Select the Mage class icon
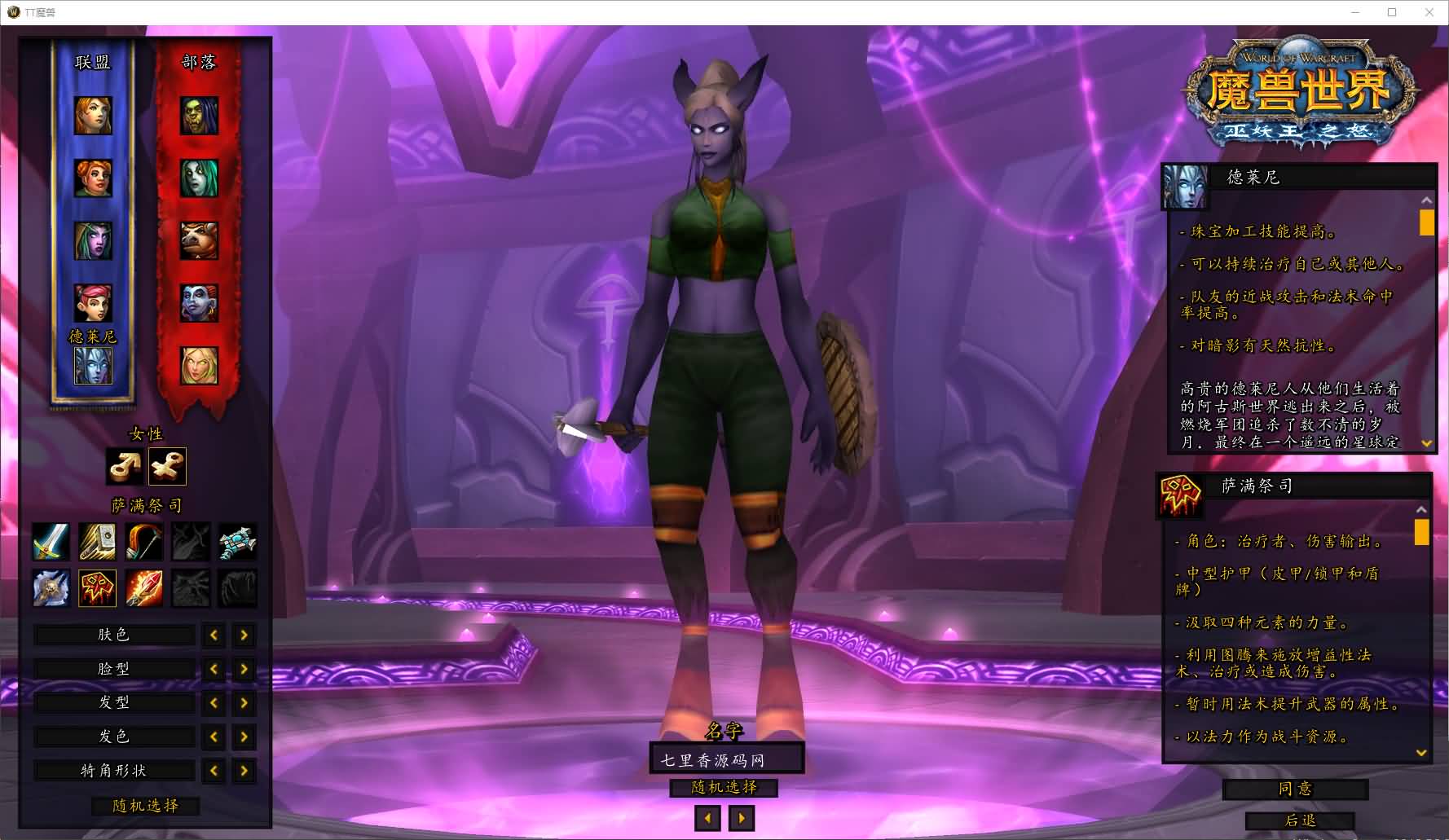This screenshot has width=1449, height=840. pos(144,588)
